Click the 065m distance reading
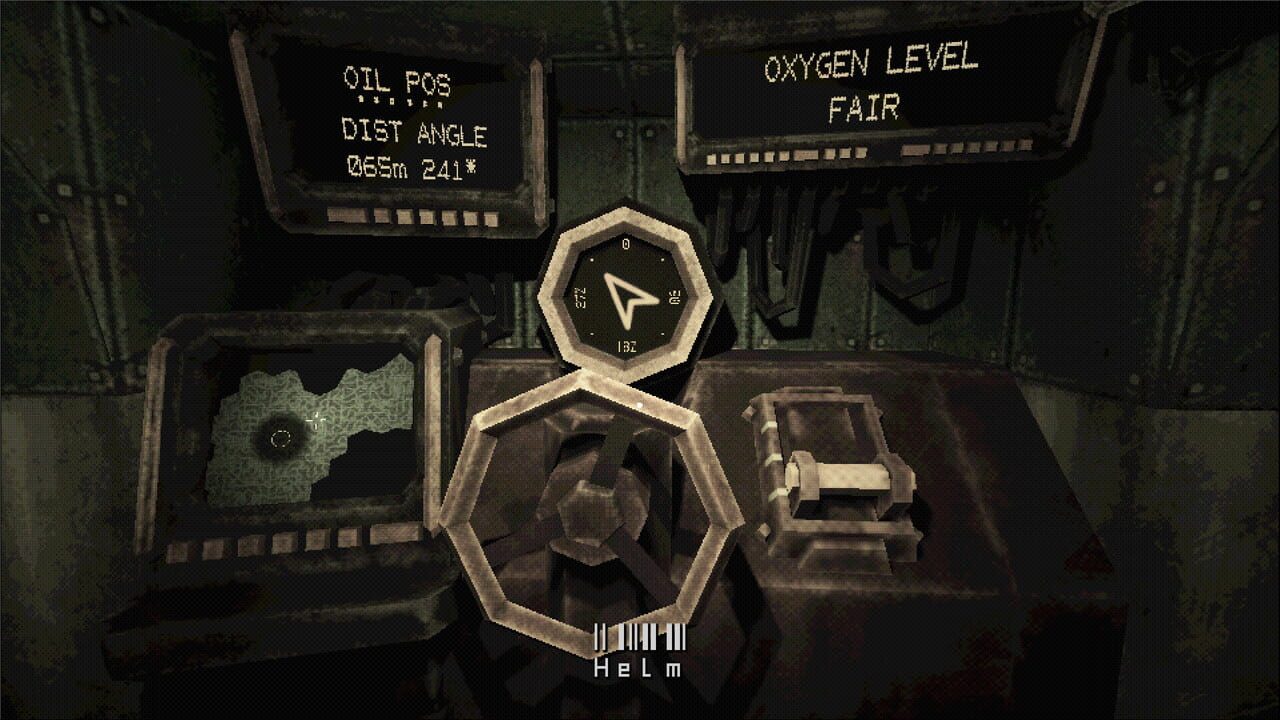This screenshot has width=1280, height=720. coord(379,167)
